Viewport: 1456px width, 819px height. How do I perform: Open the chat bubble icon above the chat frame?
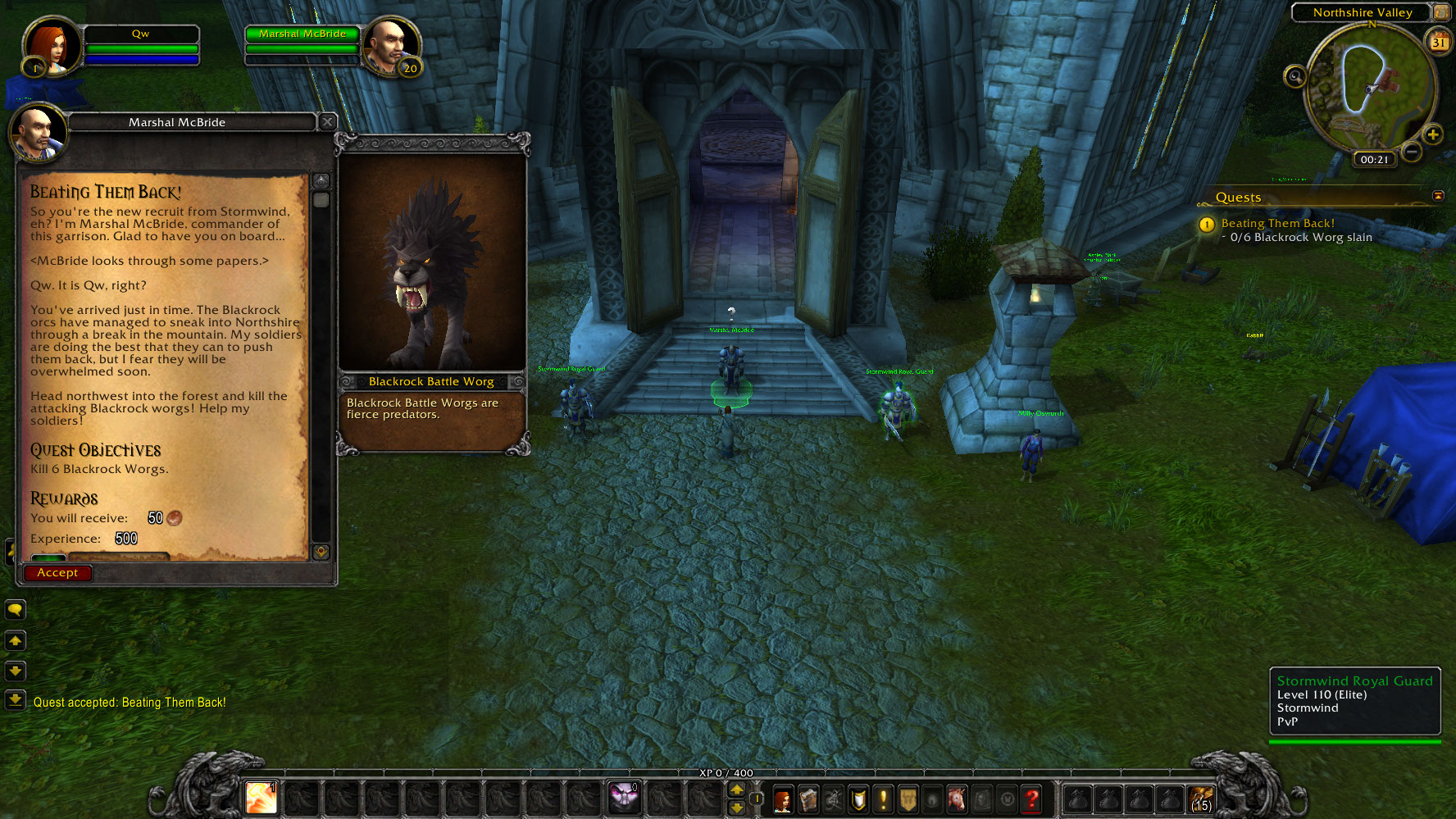click(16, 610)
